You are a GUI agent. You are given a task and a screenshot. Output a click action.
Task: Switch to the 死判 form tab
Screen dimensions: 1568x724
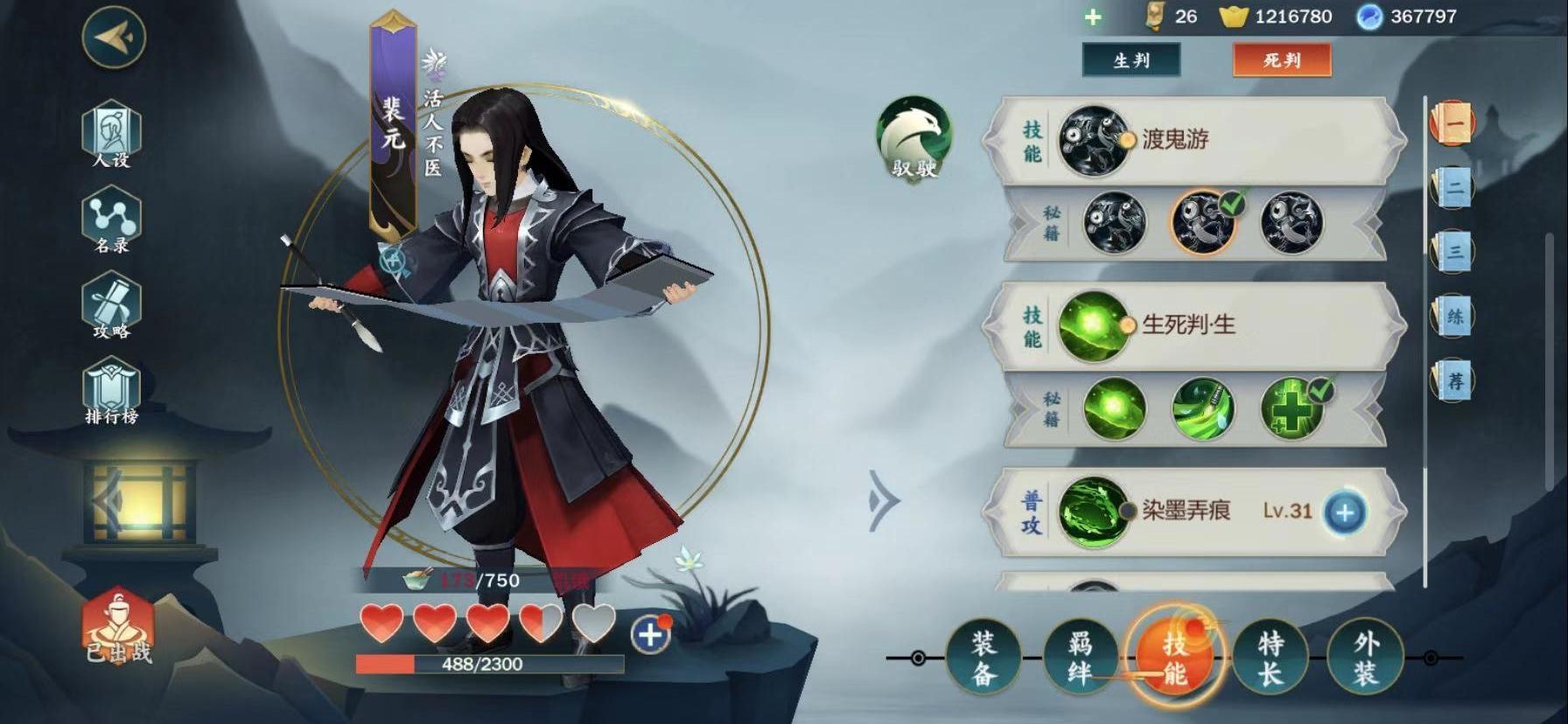click(x=1281, y=60)
